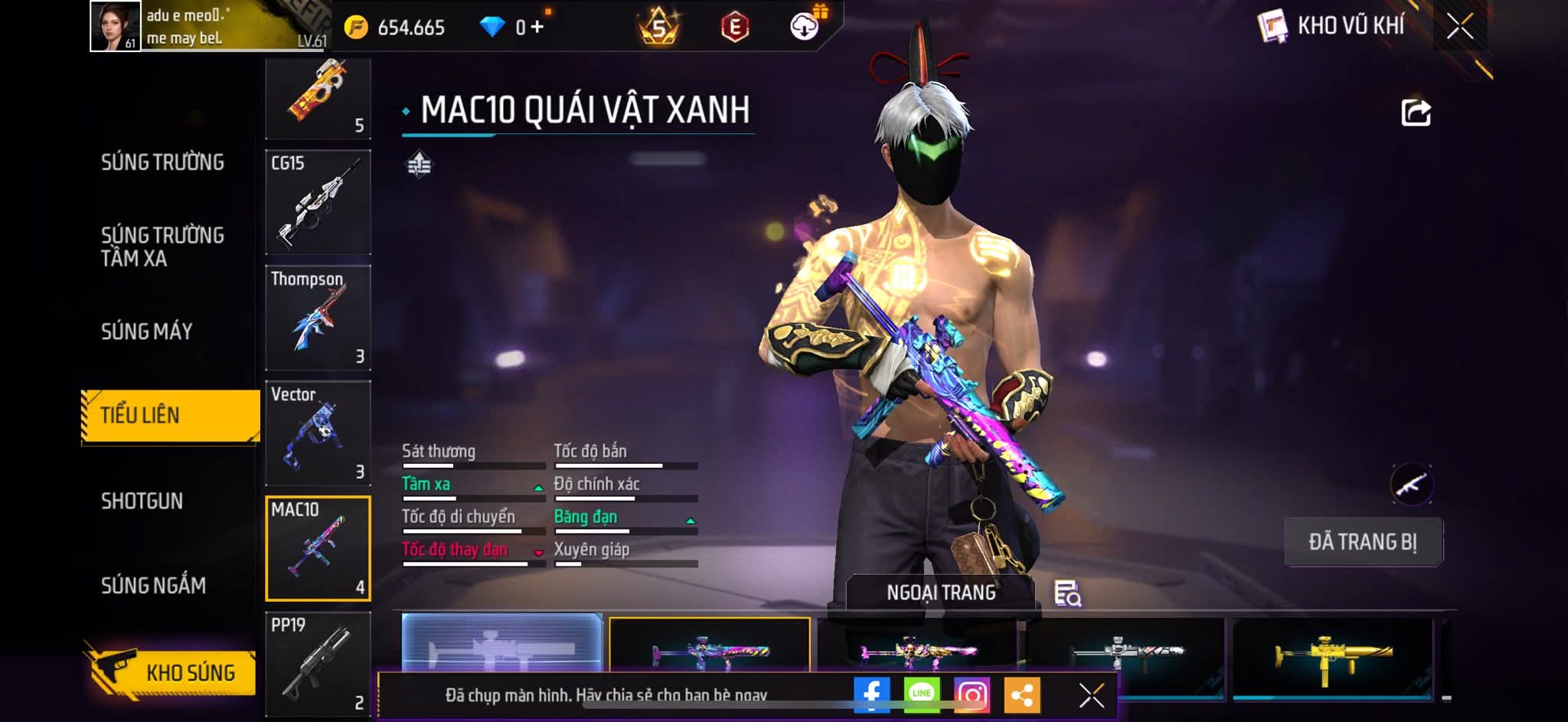Select the golden MAC10 skin thumbnail
Viewport: 1568px width, 722px height.
(1332, 655)
